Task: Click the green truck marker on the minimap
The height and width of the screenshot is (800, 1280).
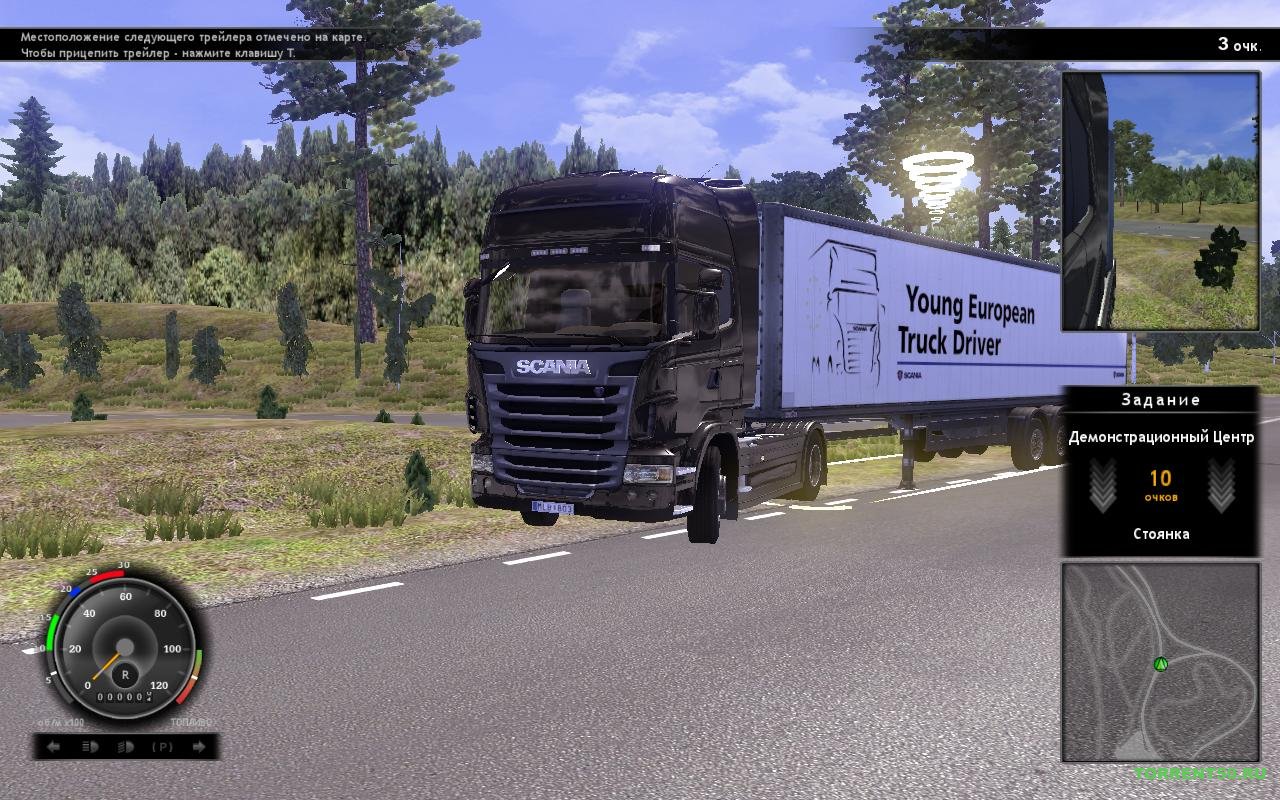Action: pyautogui.click(x=1161, y=662)
